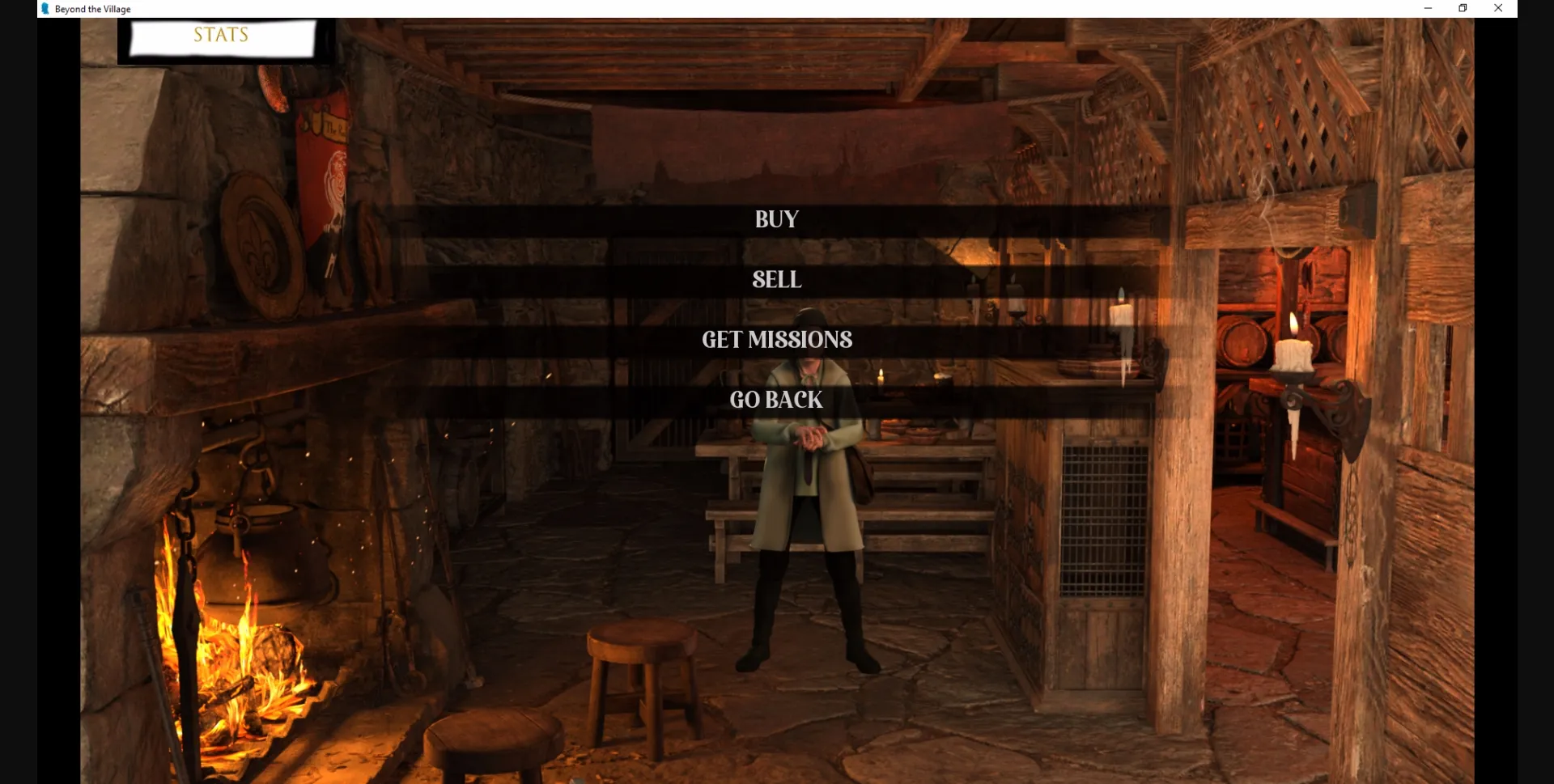Choose GO BACK to leave the merchant
This screenshot has height=784, width=1554.
point(775,399)
